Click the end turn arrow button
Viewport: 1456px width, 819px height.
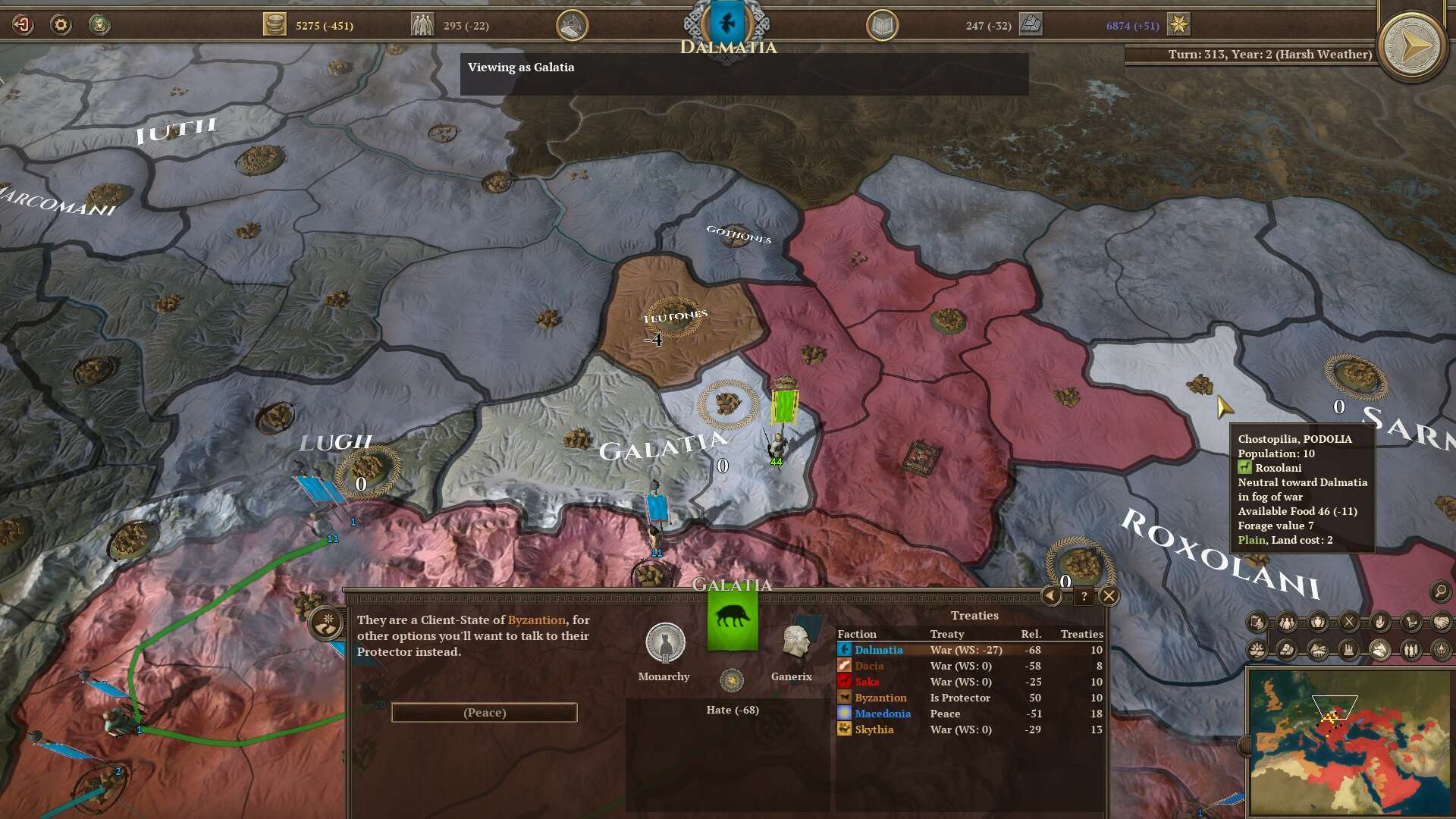[x=1411, y=46]
